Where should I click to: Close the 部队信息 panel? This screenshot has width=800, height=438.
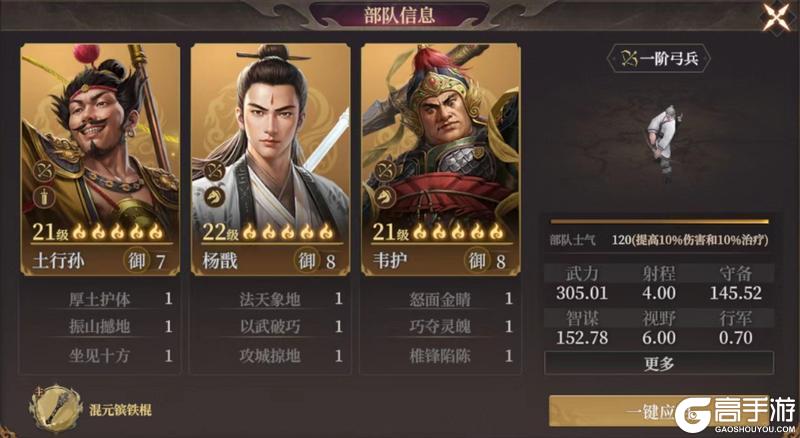775,18
